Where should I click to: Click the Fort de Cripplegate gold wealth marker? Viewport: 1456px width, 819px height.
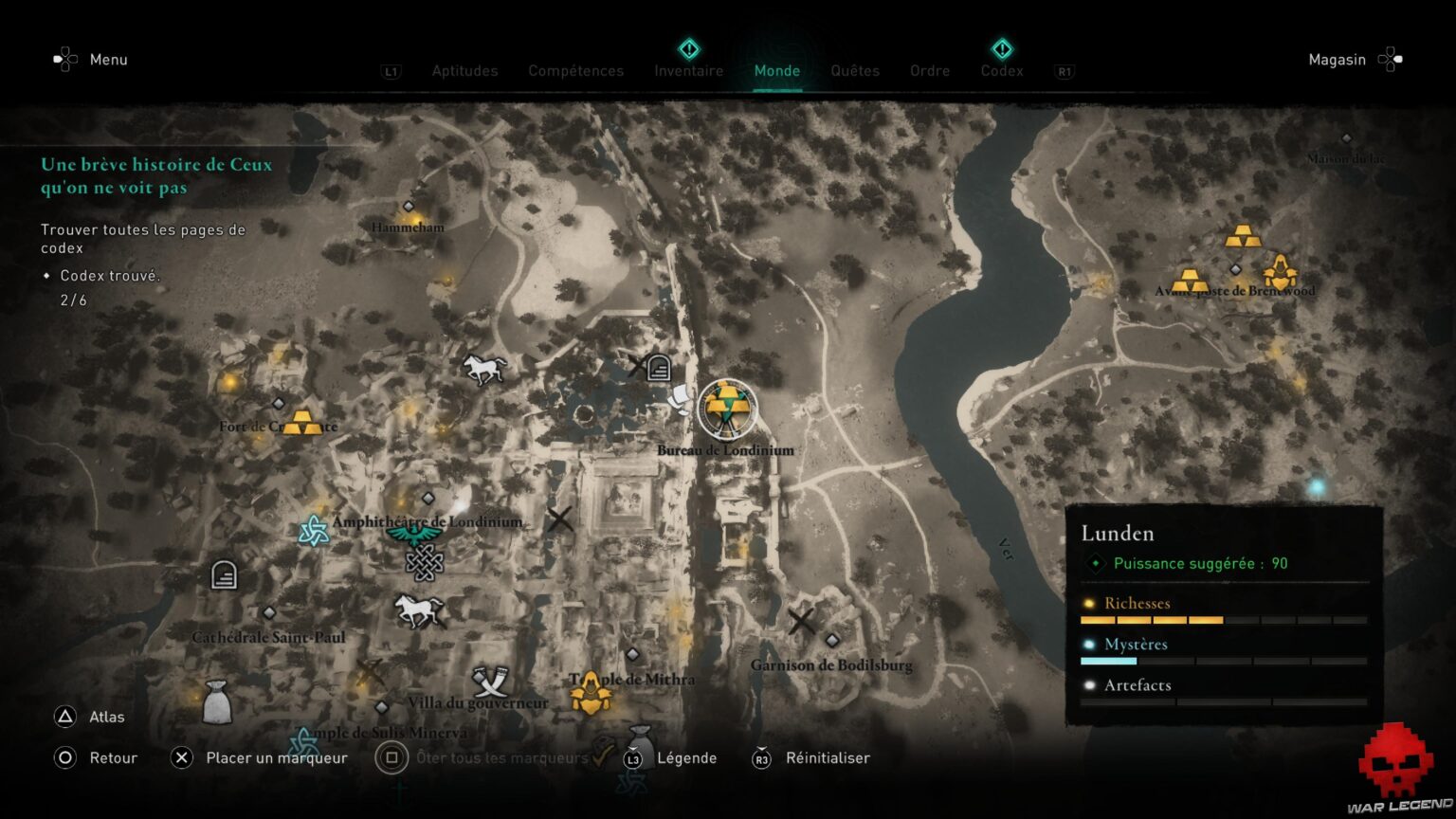pyautogui.click(x=303, y=422)
